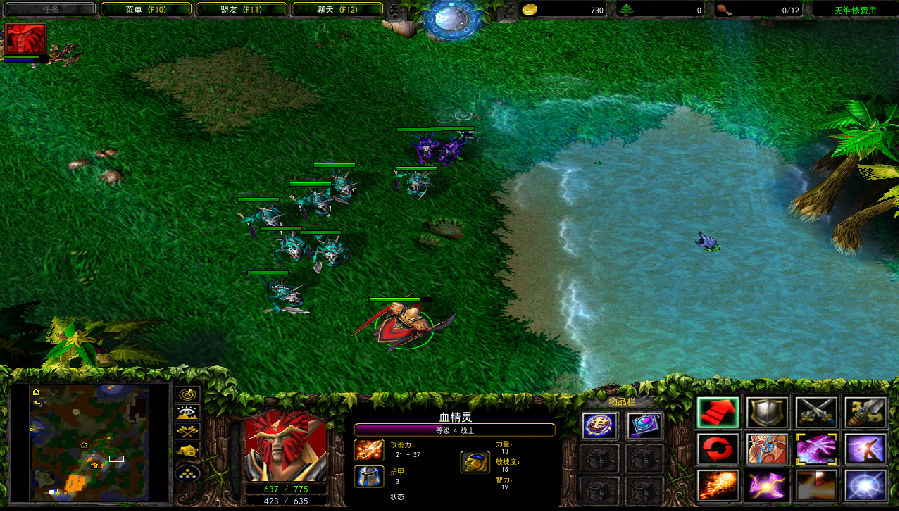The width and height of the screenshot is (899, 511).
Task: Activate the red circular arrows command
Action: (717, 449)
